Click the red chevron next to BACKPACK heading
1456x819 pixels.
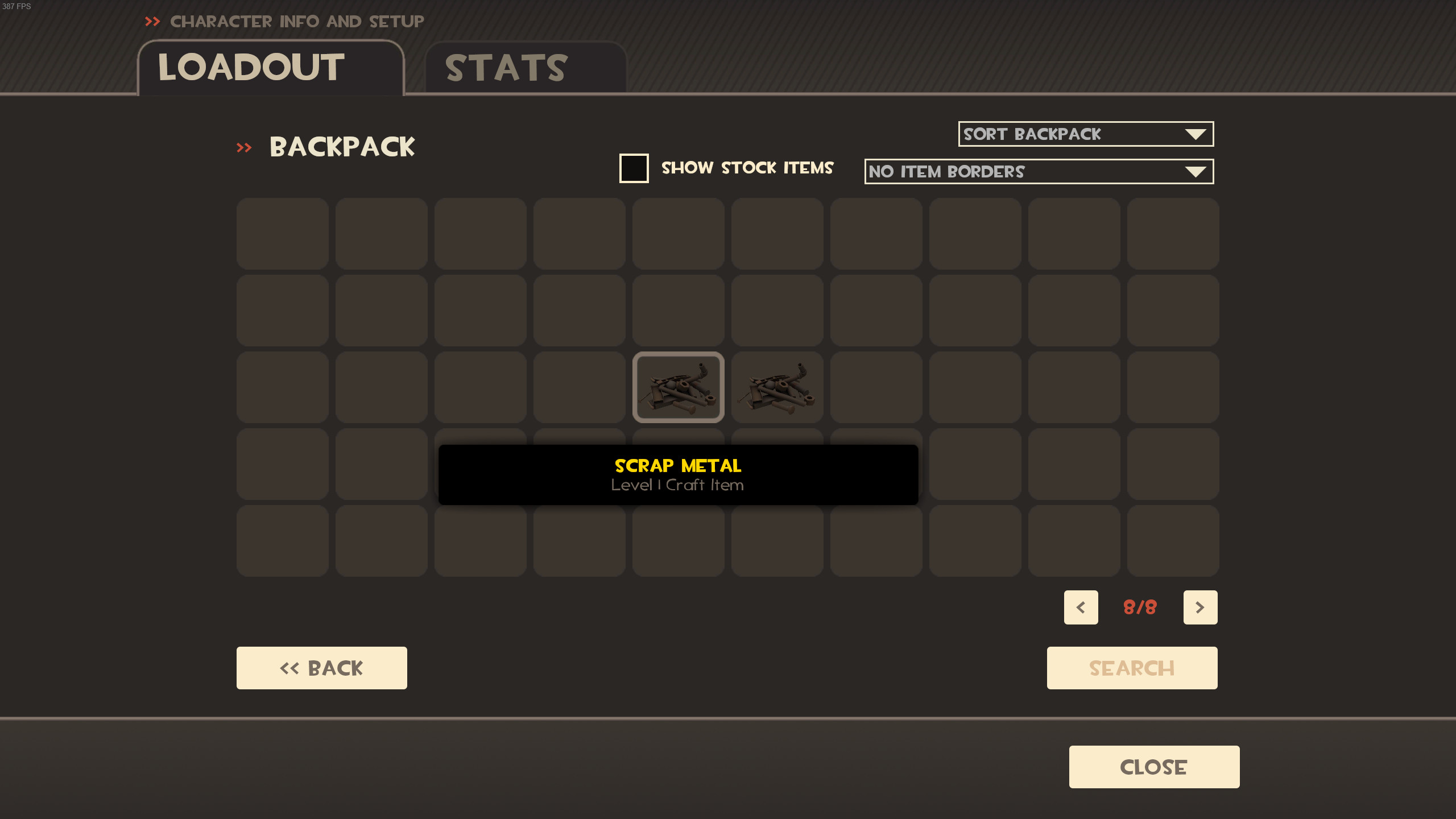coord(245,147)
